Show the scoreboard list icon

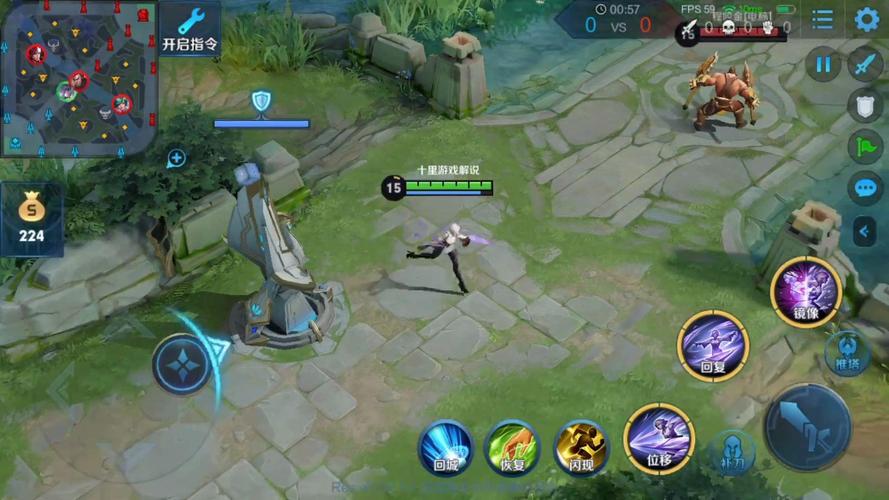822,19
